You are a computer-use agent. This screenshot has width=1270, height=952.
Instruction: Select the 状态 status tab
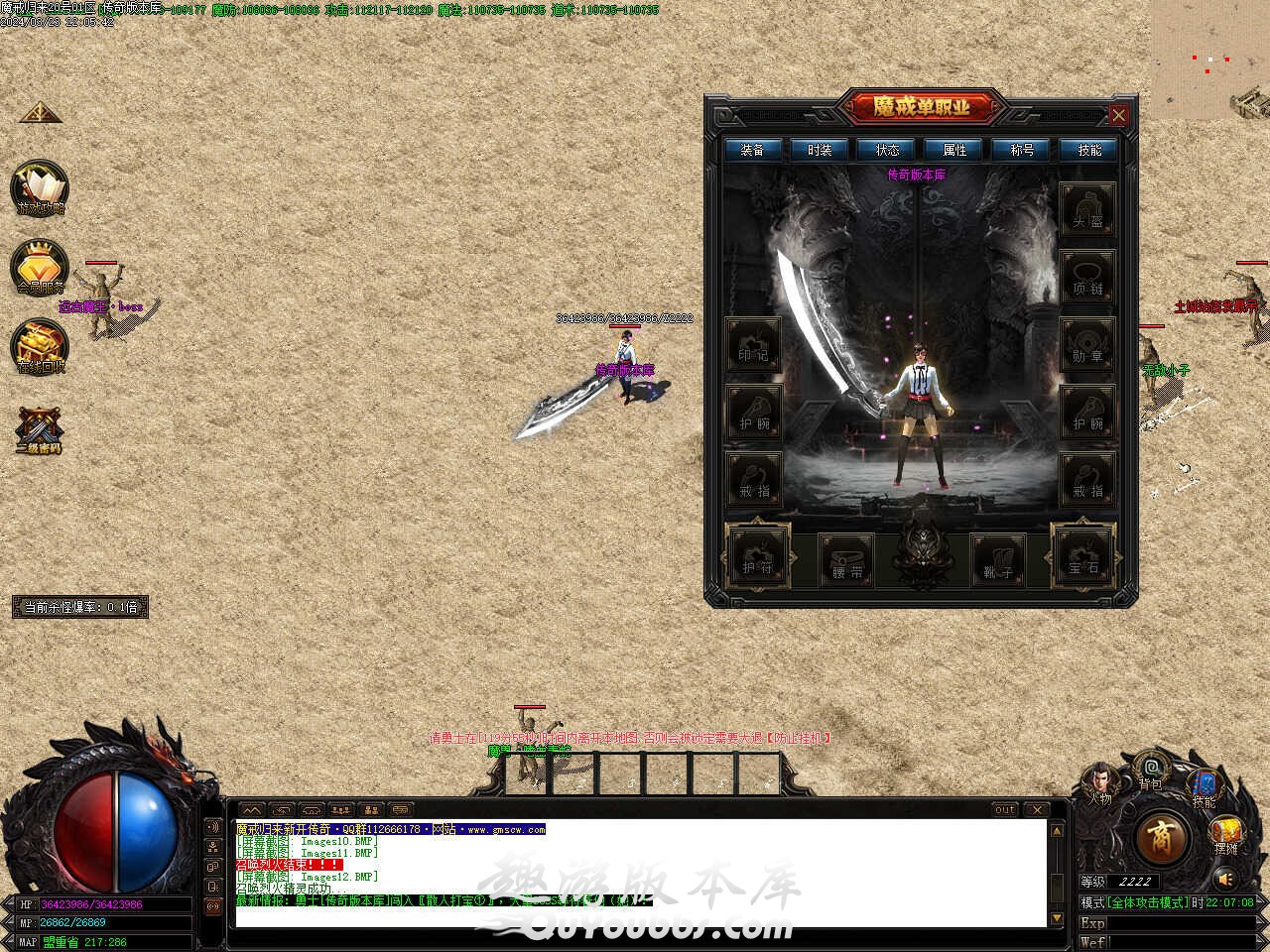tap(887, 150)
